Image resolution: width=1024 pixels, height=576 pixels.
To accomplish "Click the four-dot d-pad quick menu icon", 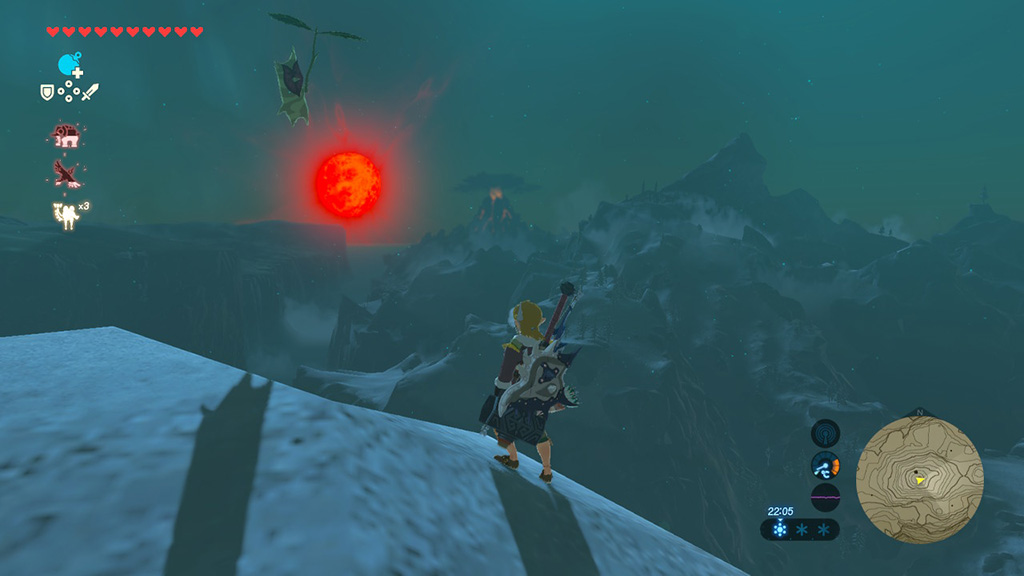I will tap(69, 93).
